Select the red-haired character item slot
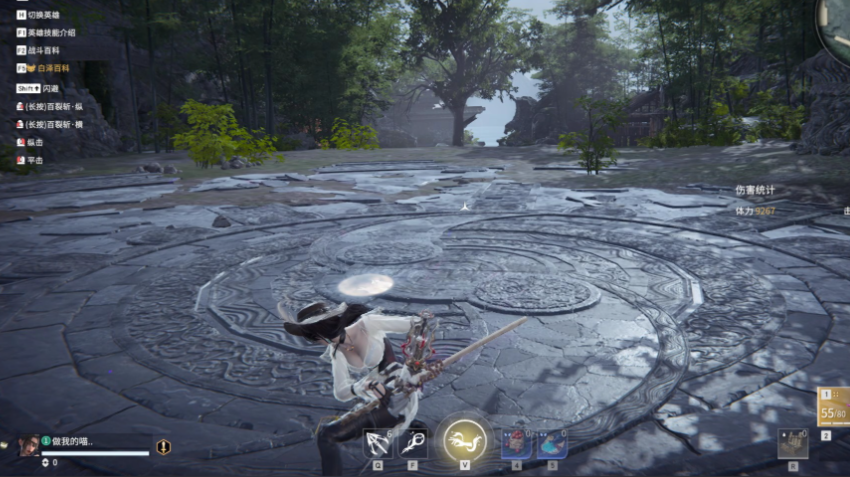Image resolution: width=850 pixels, height=477 pixels. 516,443
